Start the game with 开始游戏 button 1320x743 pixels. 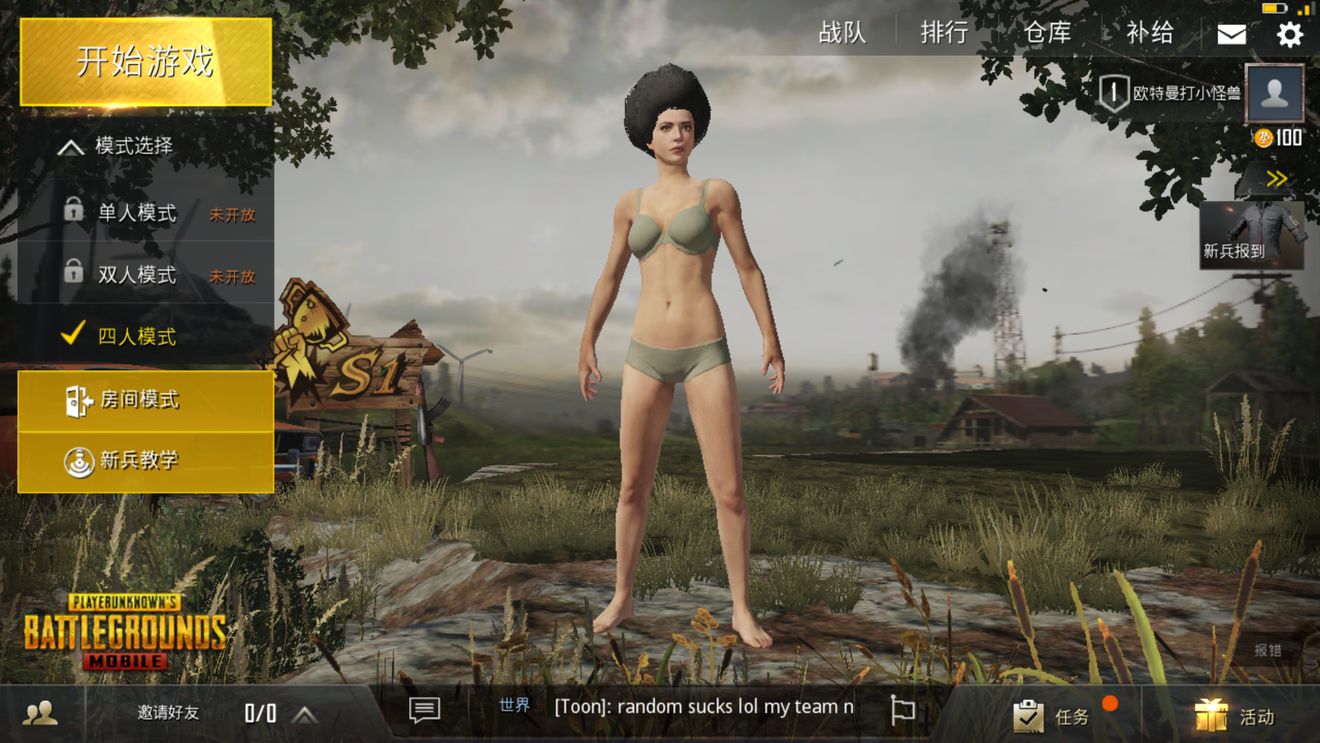146,62
